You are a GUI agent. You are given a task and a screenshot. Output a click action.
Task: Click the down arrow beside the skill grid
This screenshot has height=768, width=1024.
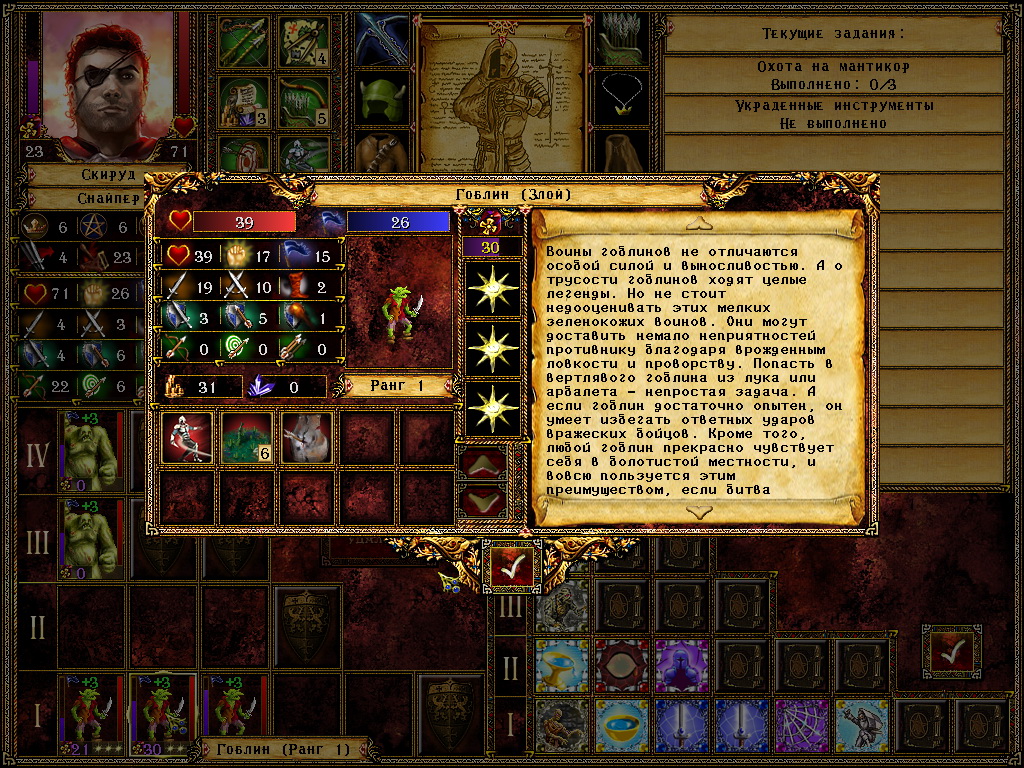tap(483, 499)
